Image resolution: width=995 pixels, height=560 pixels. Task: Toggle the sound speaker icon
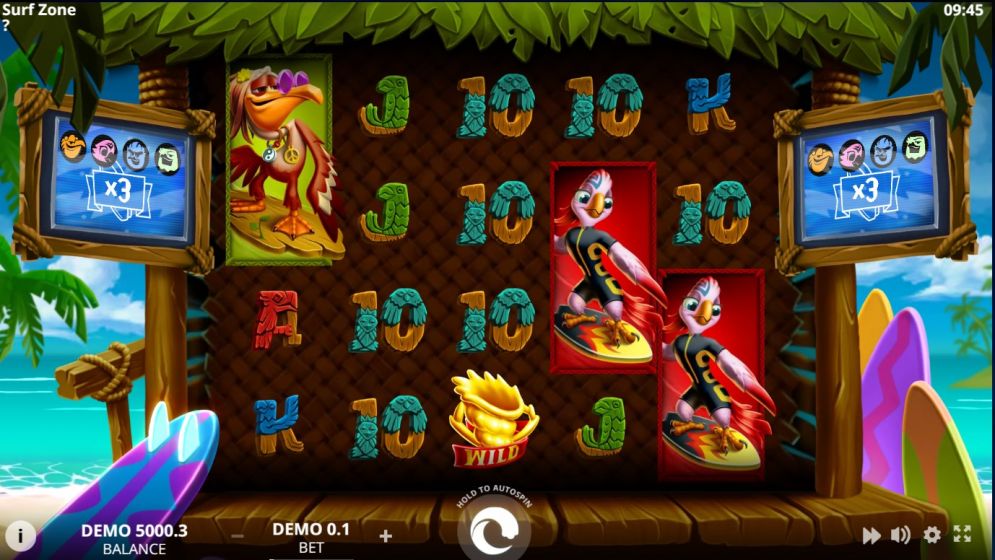pos(901,535)
